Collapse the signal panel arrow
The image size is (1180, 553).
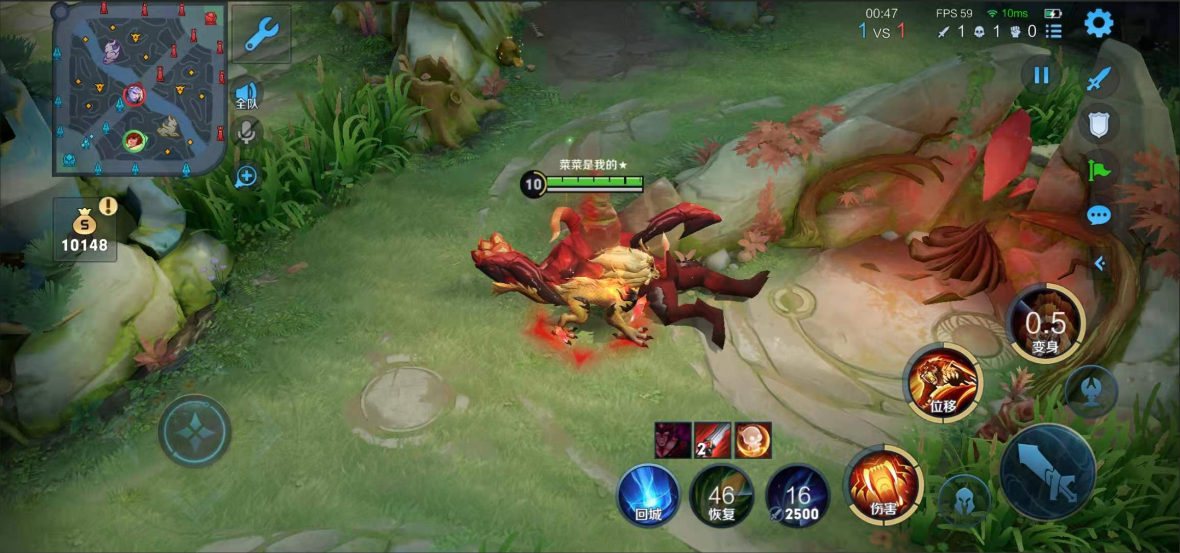click(x=1099, y=264)
